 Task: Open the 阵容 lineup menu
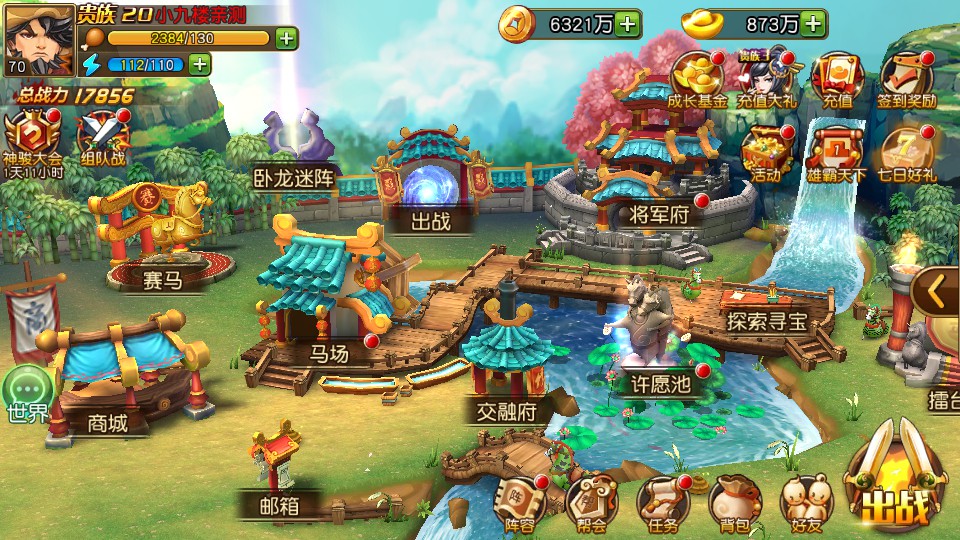pyautogui.click(x=520, y=499)
